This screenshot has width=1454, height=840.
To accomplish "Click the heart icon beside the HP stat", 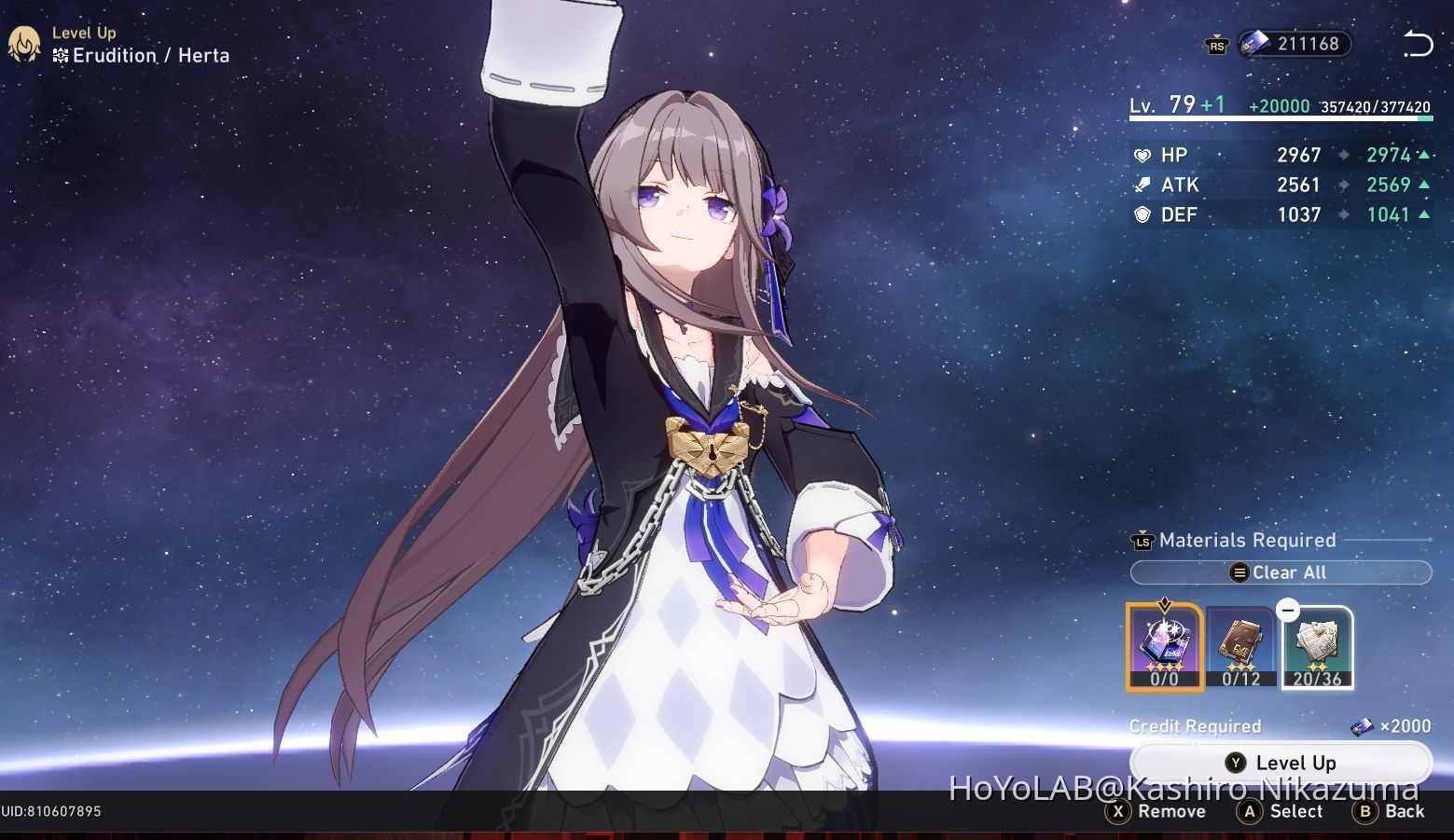I will pos(1142,155).
